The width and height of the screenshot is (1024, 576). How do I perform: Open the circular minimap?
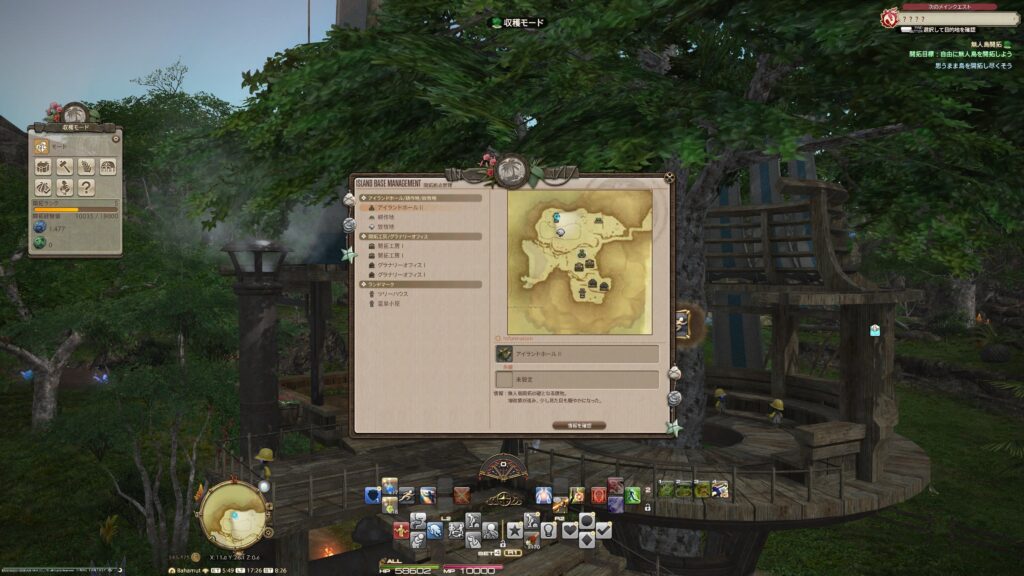click(x=232, y=514)
